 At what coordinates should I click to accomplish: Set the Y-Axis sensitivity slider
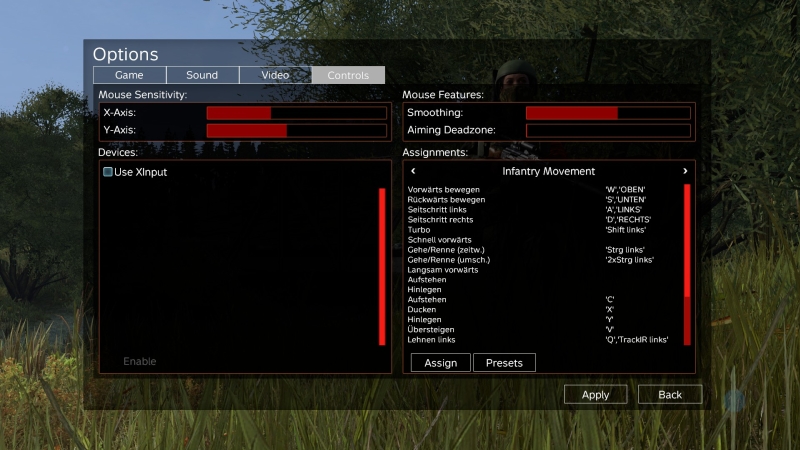[x=296, y=130]
